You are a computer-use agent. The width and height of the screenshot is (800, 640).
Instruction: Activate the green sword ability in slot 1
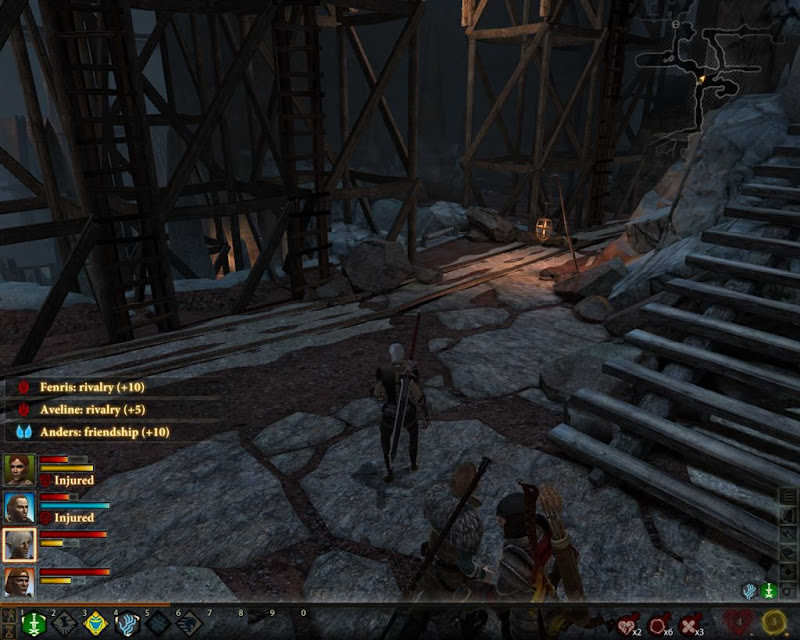pyautogui.click(x=33, y=624)
